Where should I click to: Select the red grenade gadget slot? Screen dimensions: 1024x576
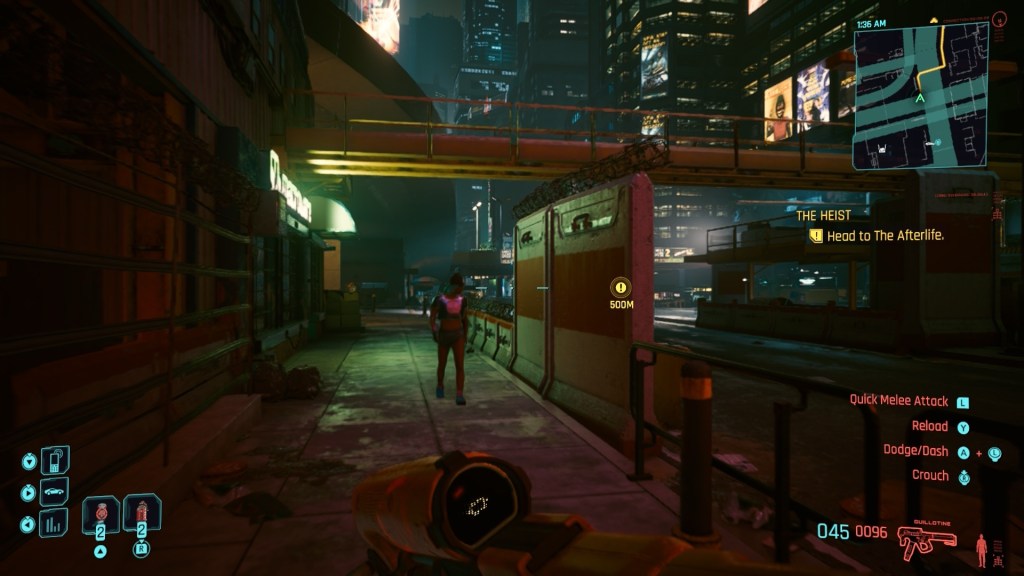coord(141,513)
